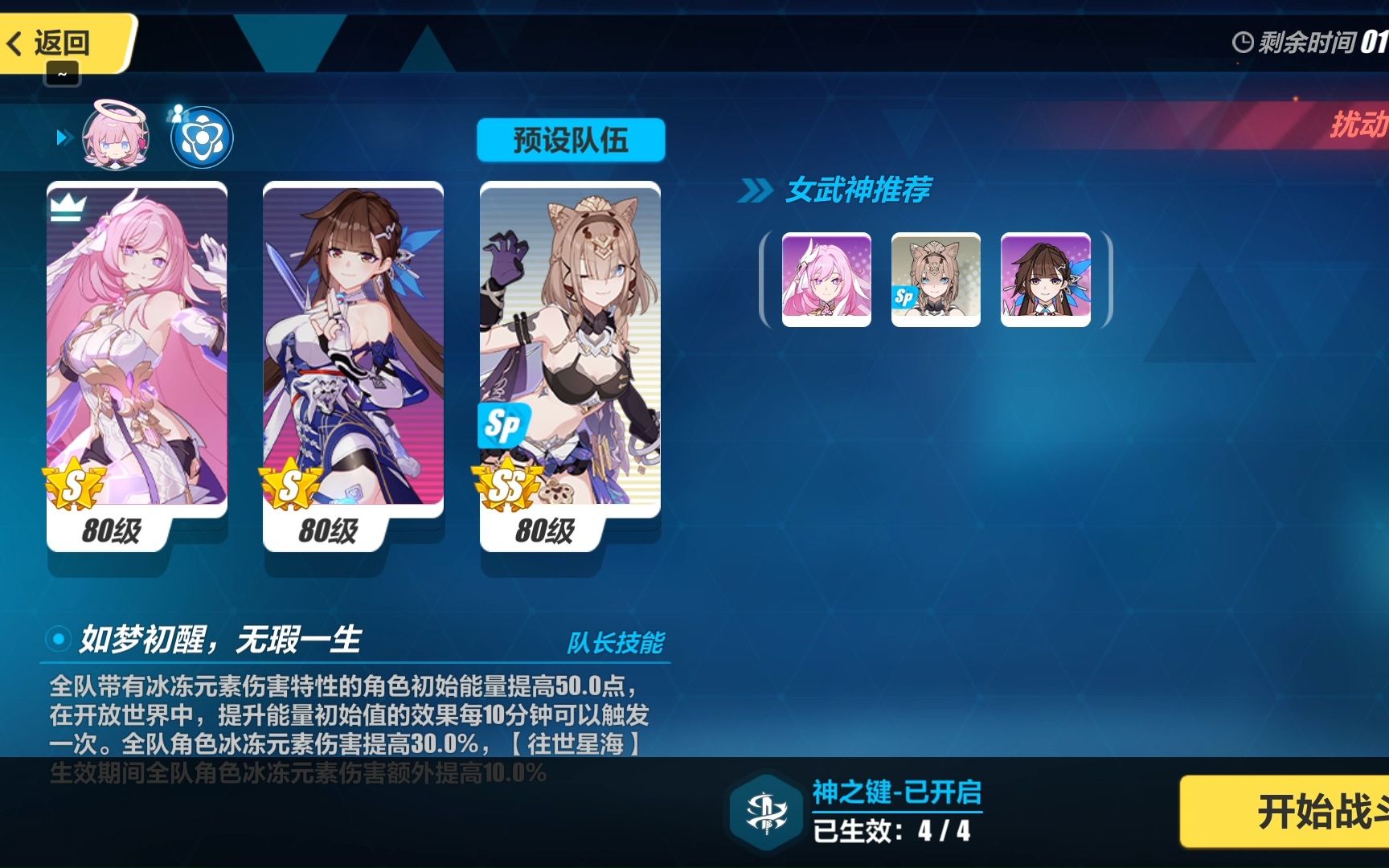Click the blue elemental team type icon
Image resolution: width=1389 pixels, height=868 pixels.
coord(201,138)
